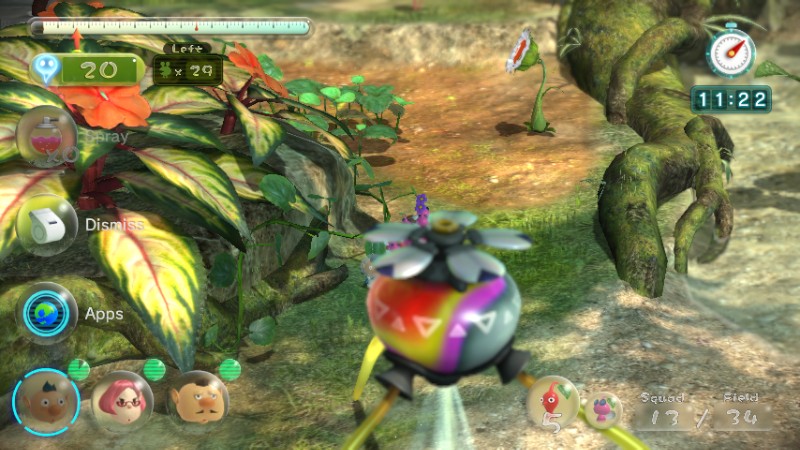800x450 pixels.
Task: Switch to Brittany's pink-haired portrait
Action: (x=122, y=402)
